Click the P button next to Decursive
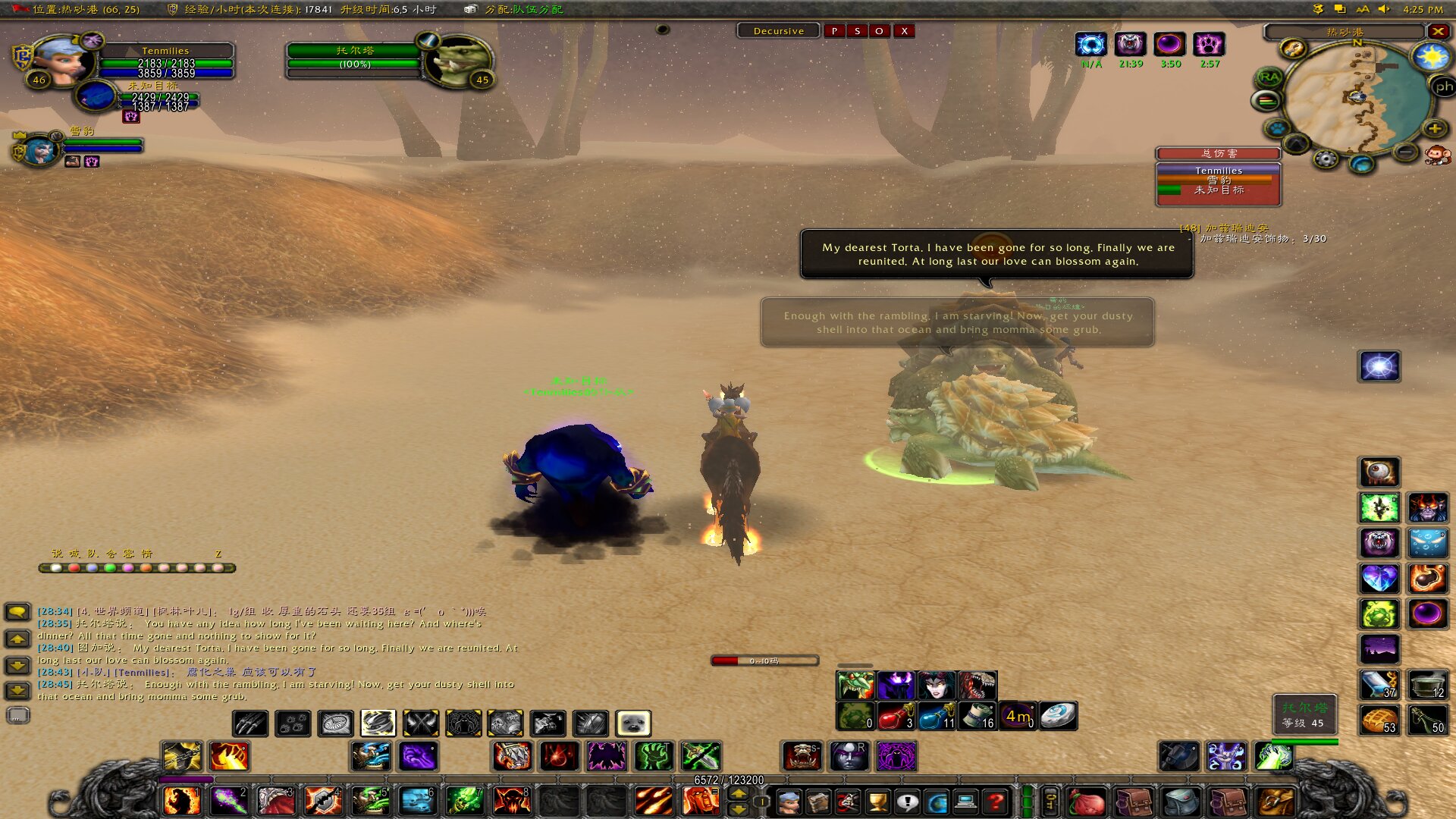1456x819 pixels. tap(835, 31)
